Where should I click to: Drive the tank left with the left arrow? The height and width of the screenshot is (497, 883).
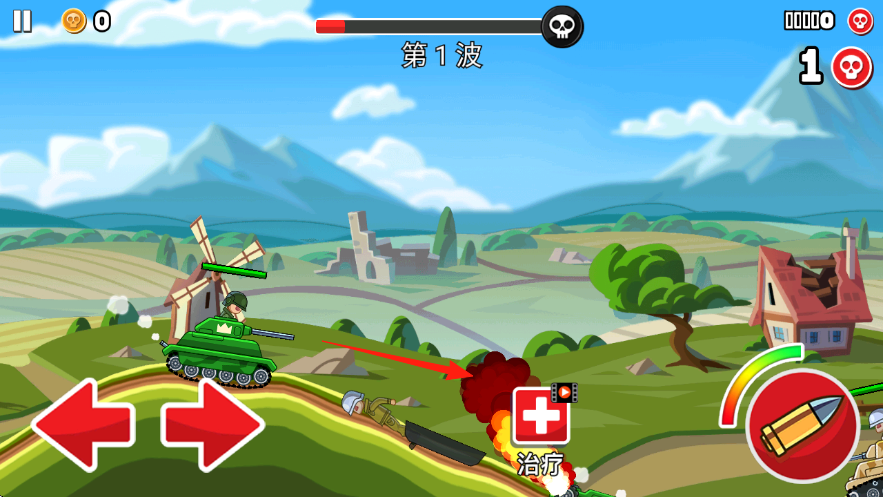click(x=84, y=424)
